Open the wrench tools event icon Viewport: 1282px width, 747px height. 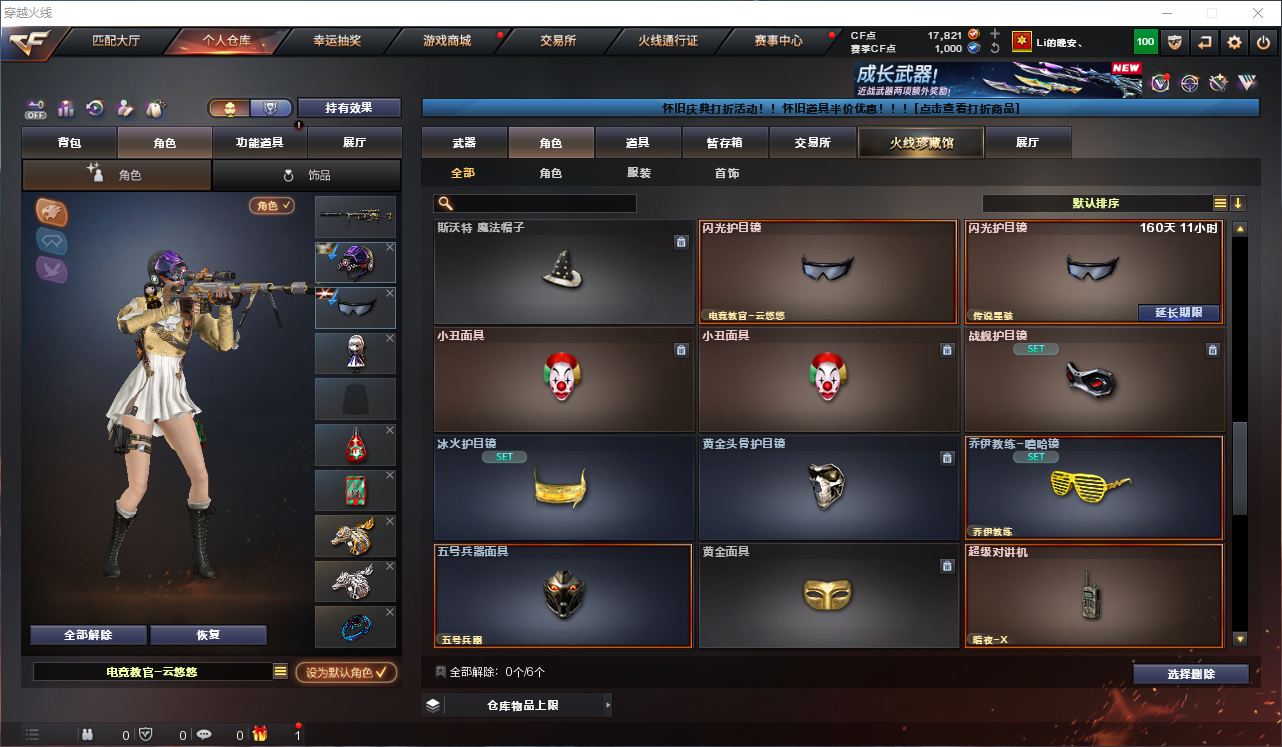click(1217, 84)
